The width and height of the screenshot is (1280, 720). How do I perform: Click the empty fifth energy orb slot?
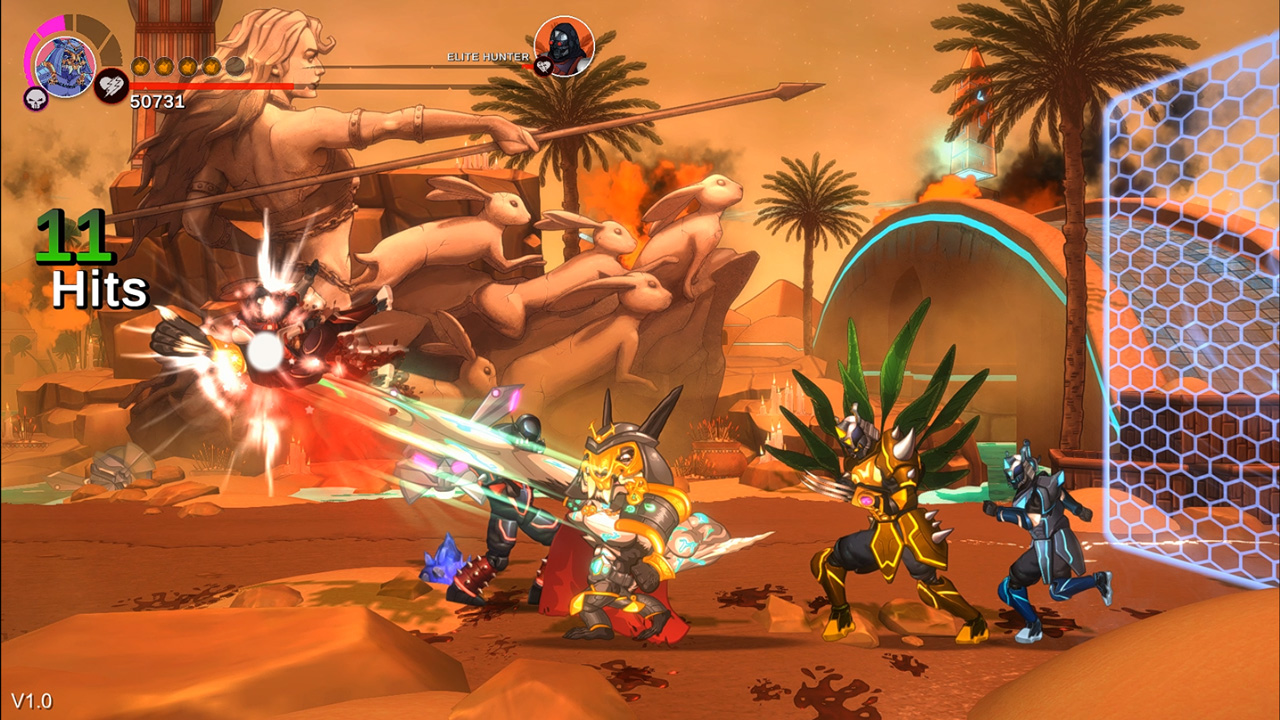coord(236,66)
